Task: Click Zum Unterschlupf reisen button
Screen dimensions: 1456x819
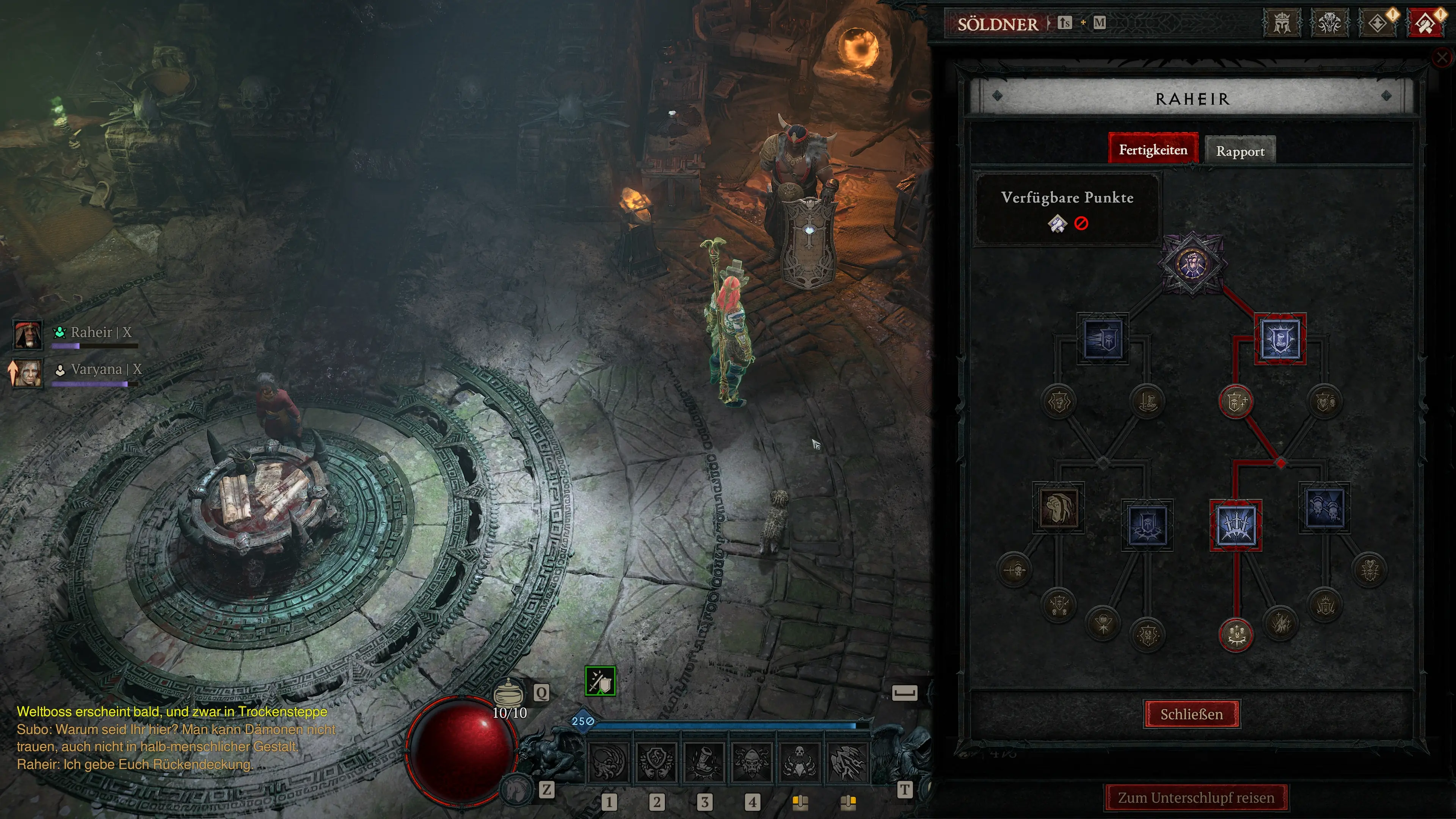Action: [1196, 797]
